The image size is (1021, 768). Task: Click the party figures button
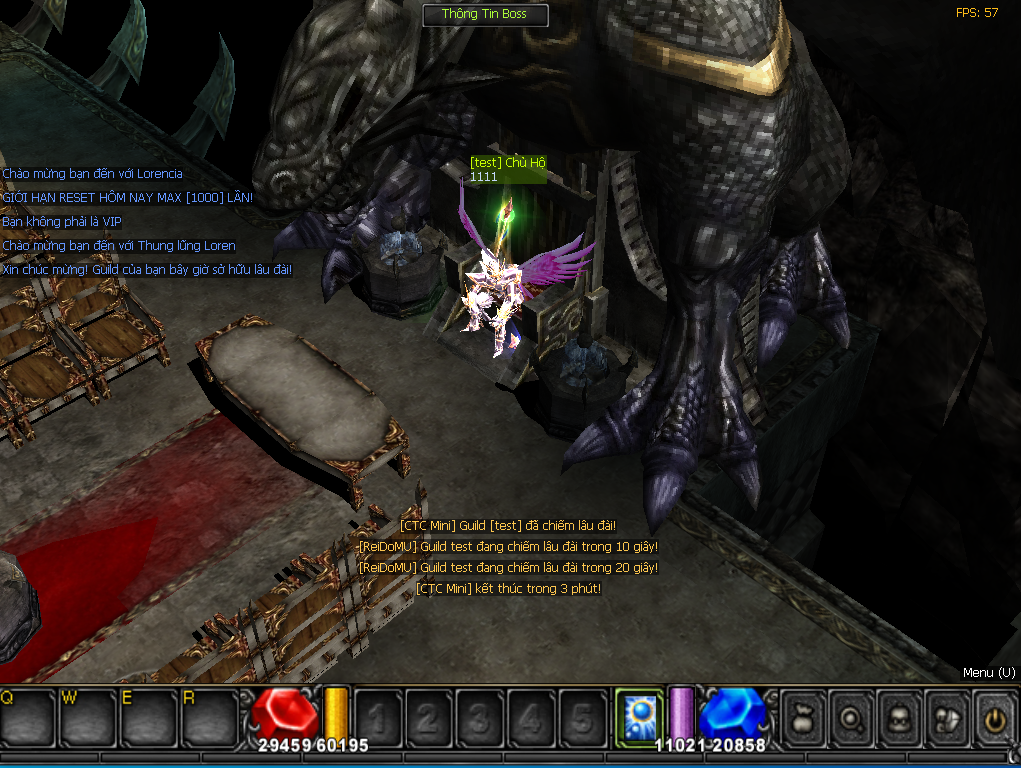coord(946,717)
